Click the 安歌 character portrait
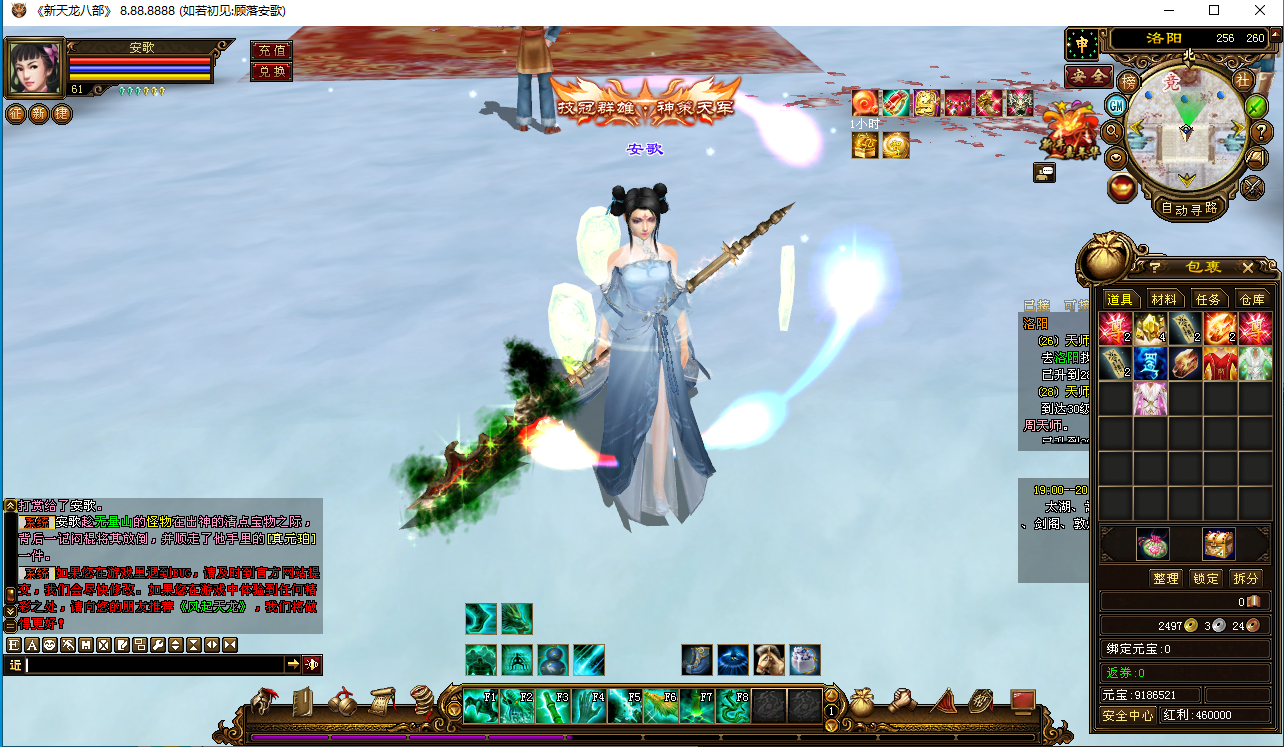1284x747 pixels. [x=36, y=67]
